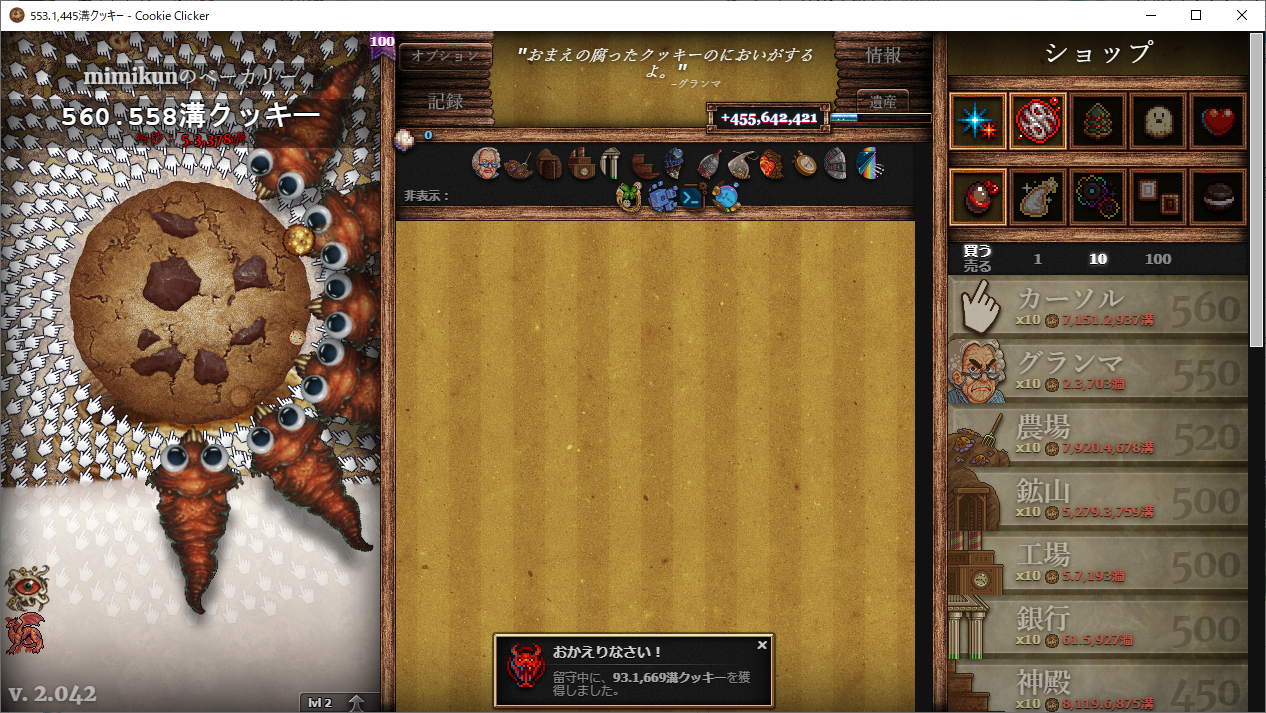Buy カーソル (Cursor) building
This screenshot has width=1266, height=713.
1098,308
